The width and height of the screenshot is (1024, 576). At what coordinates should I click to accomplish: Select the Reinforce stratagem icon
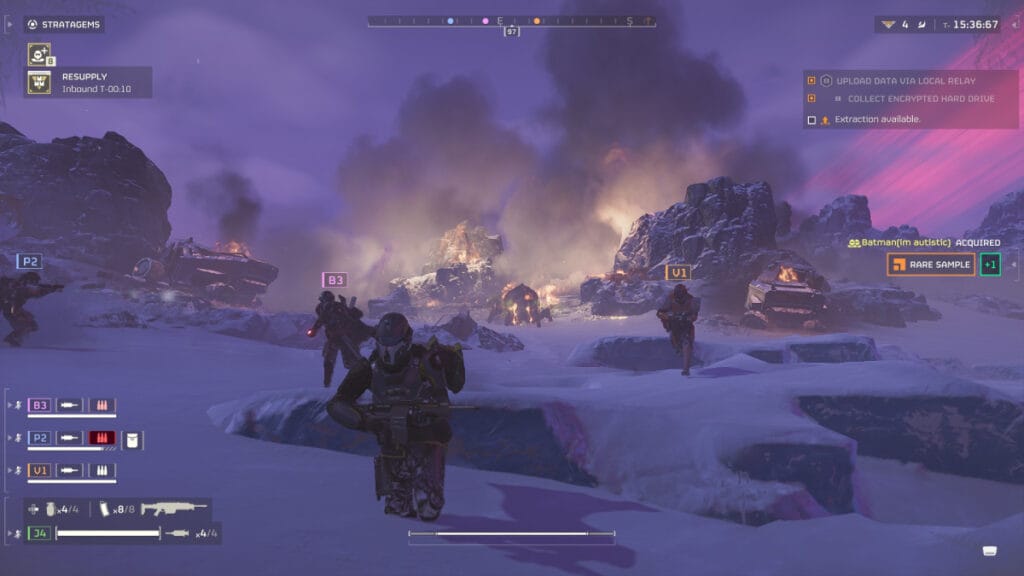(x=39, y=54)
